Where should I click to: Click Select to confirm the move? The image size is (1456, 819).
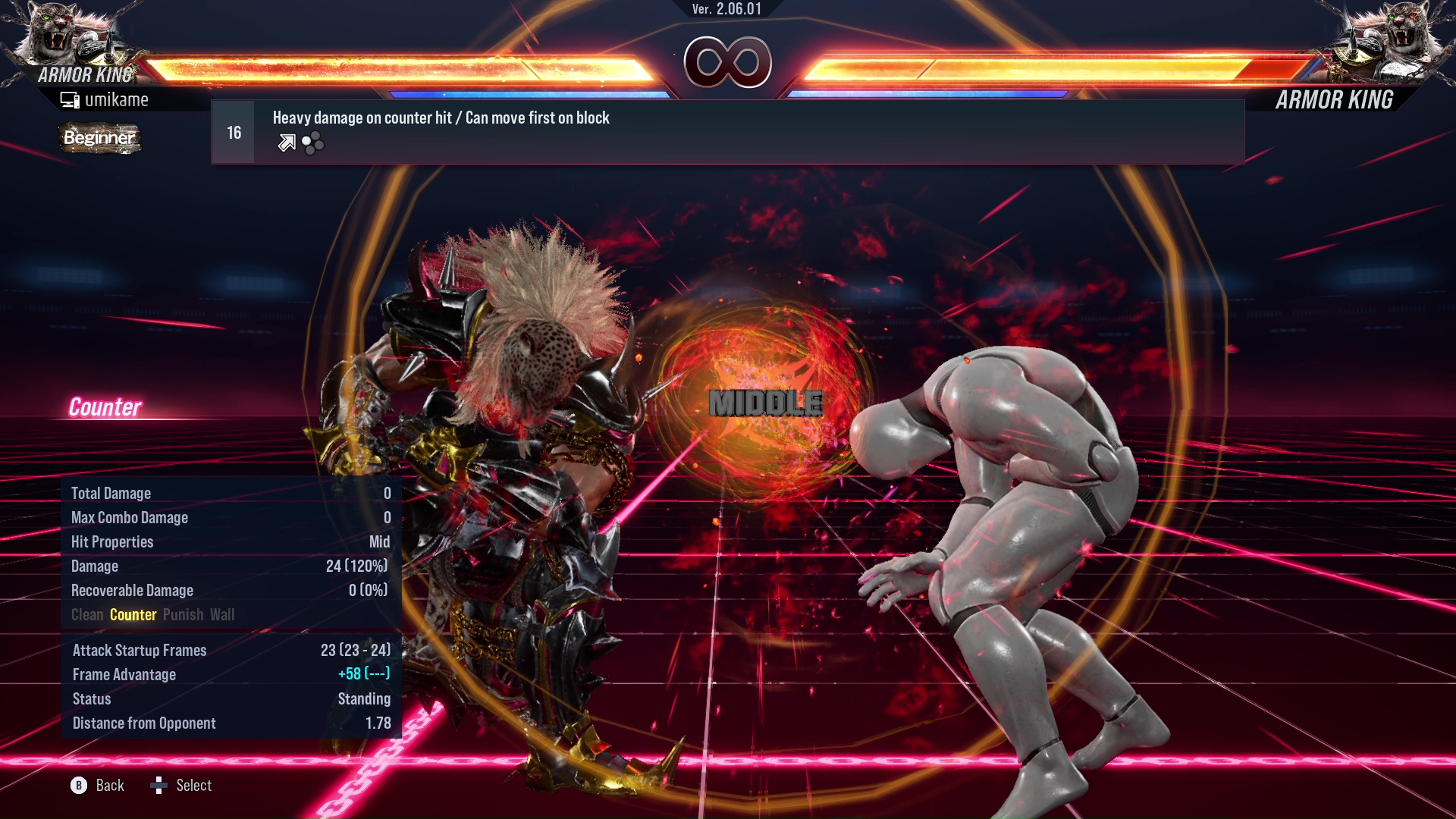[193, 786]
